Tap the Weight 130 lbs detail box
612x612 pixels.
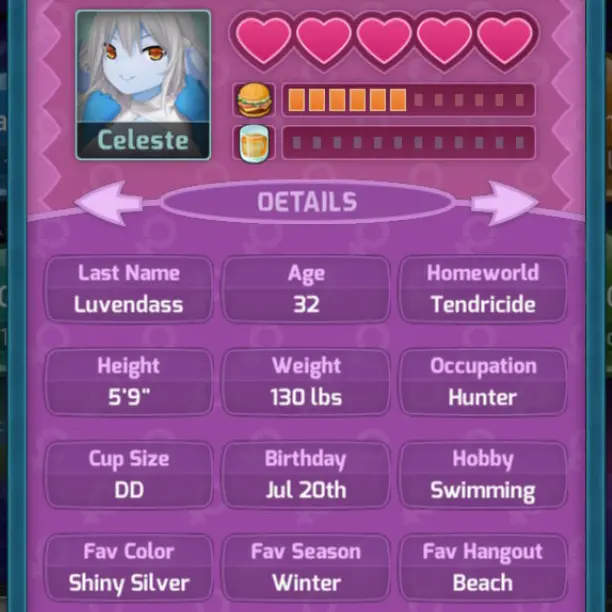(306, 381)
